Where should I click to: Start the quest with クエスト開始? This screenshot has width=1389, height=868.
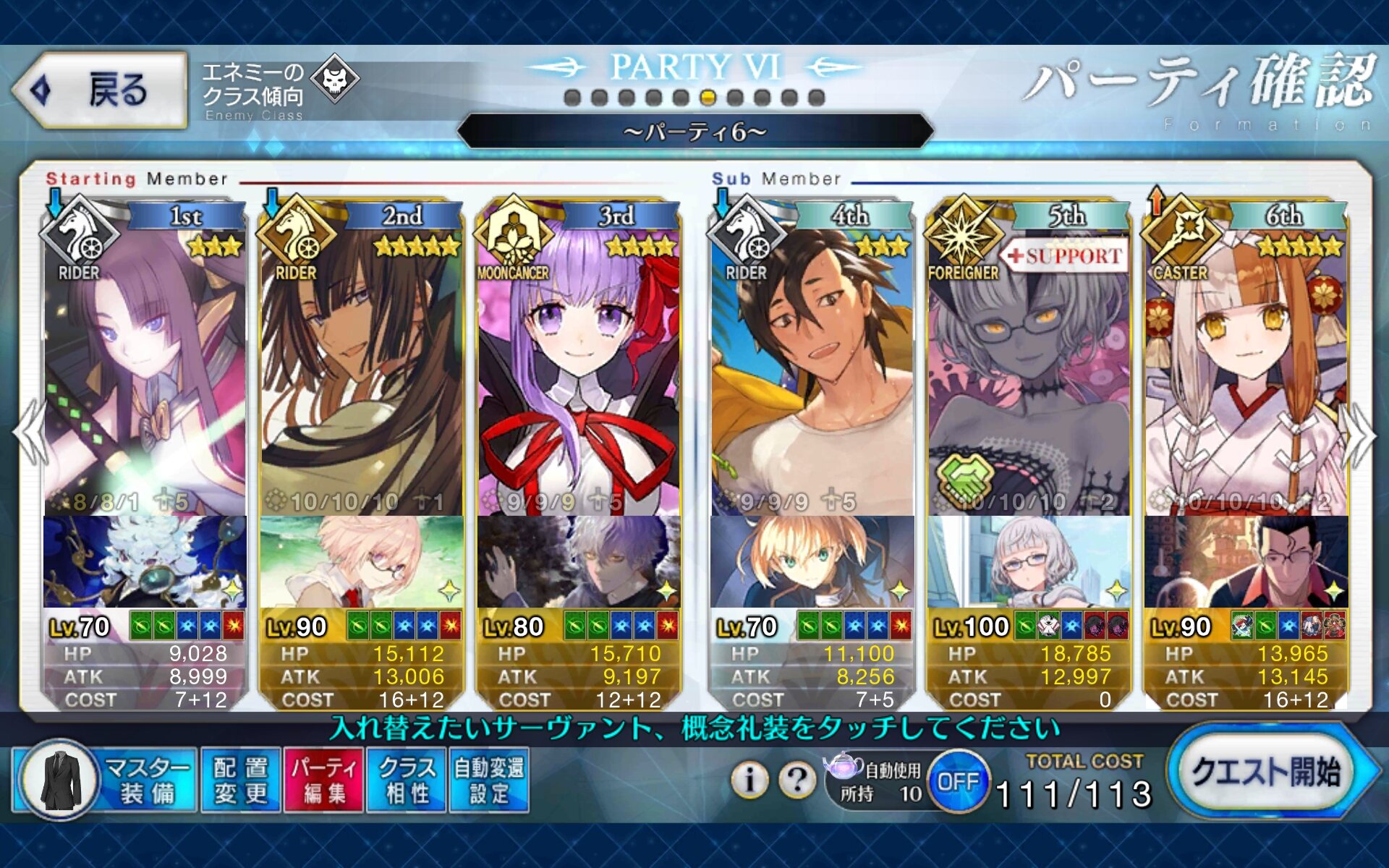pos(1267,773)
